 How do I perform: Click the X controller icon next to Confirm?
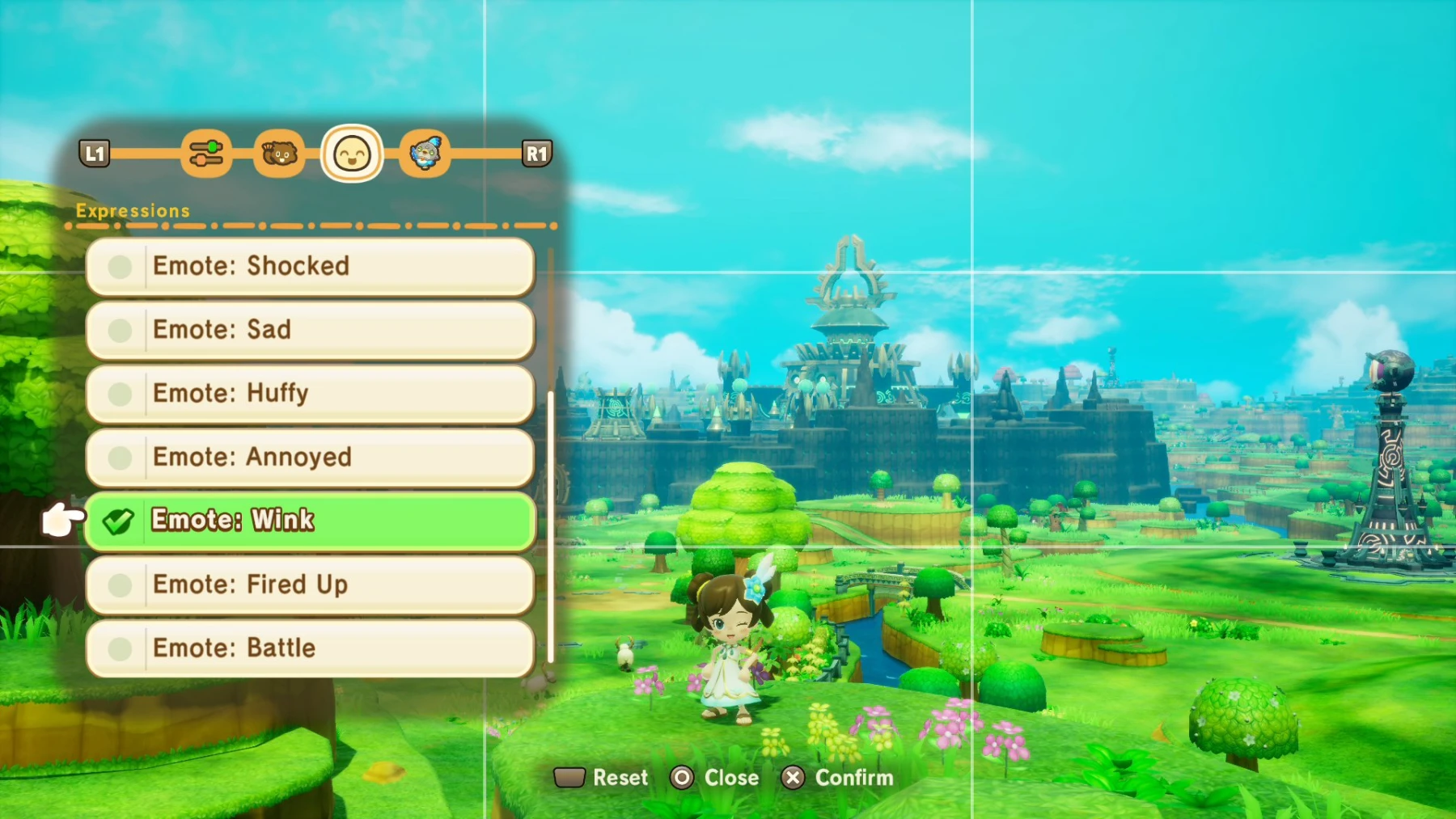pyautogui.click(x=794, y=778)
